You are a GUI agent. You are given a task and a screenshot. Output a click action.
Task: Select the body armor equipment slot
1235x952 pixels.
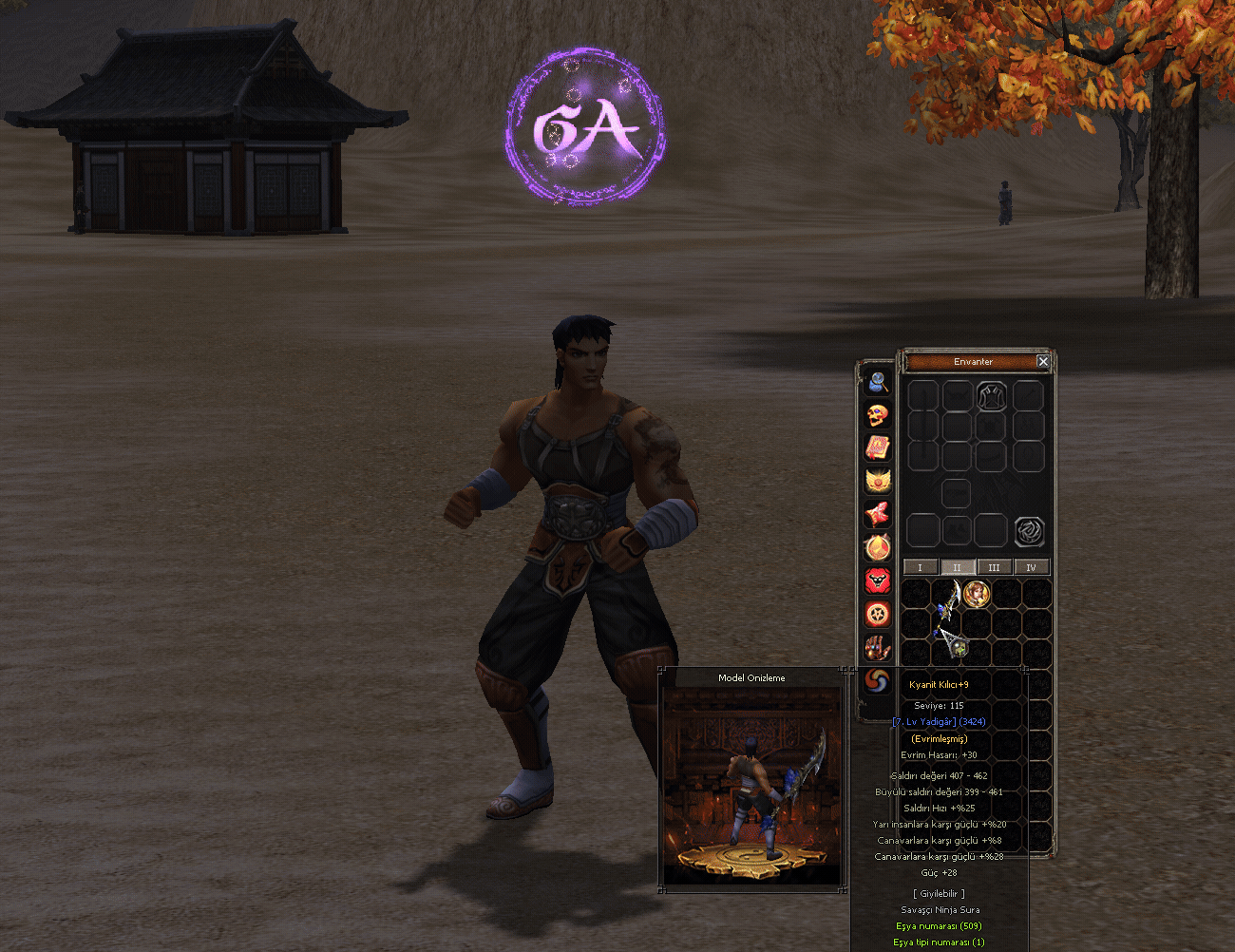[x=991, y=396]
